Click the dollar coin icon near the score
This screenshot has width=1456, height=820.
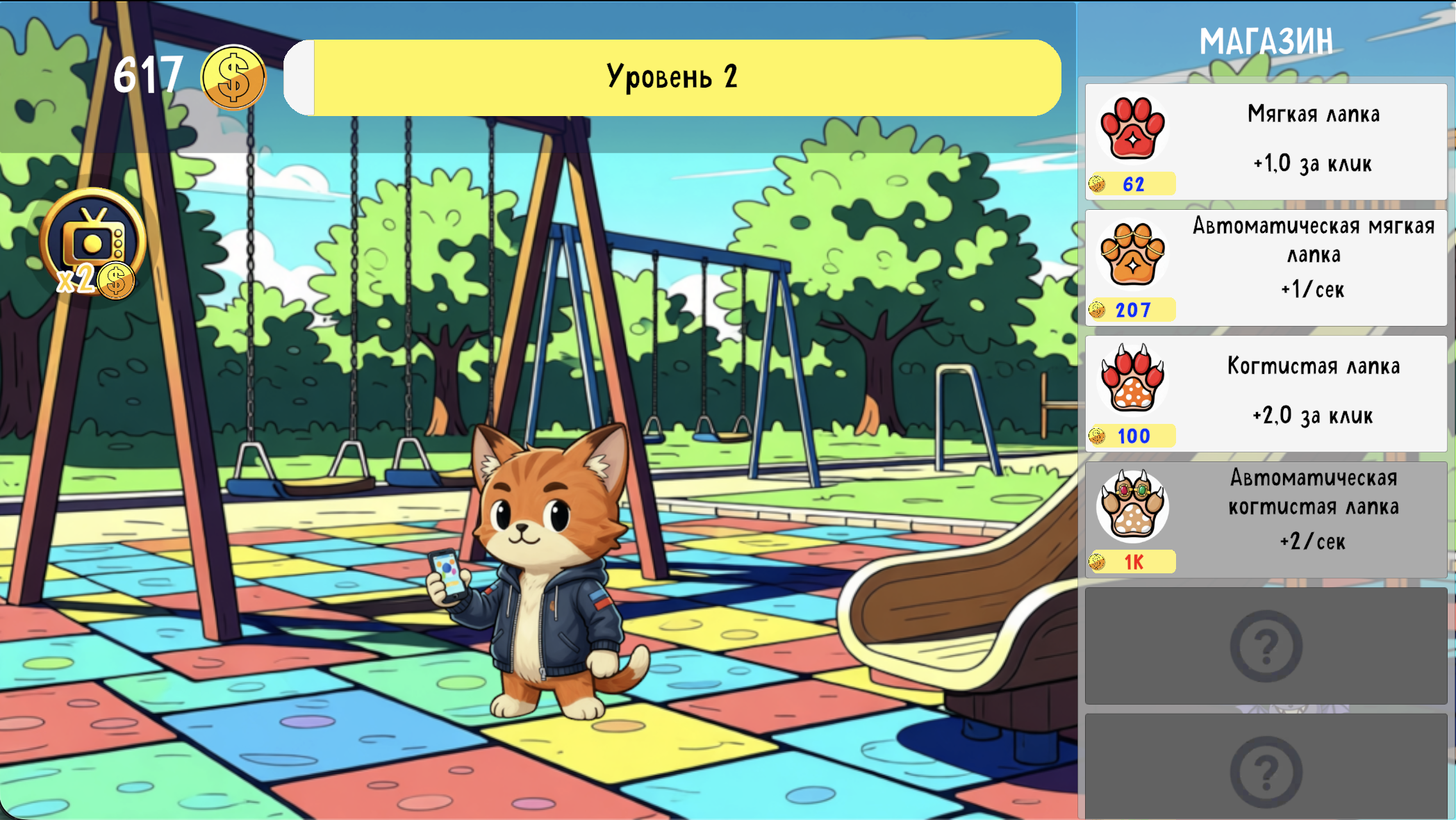point(233,76)
